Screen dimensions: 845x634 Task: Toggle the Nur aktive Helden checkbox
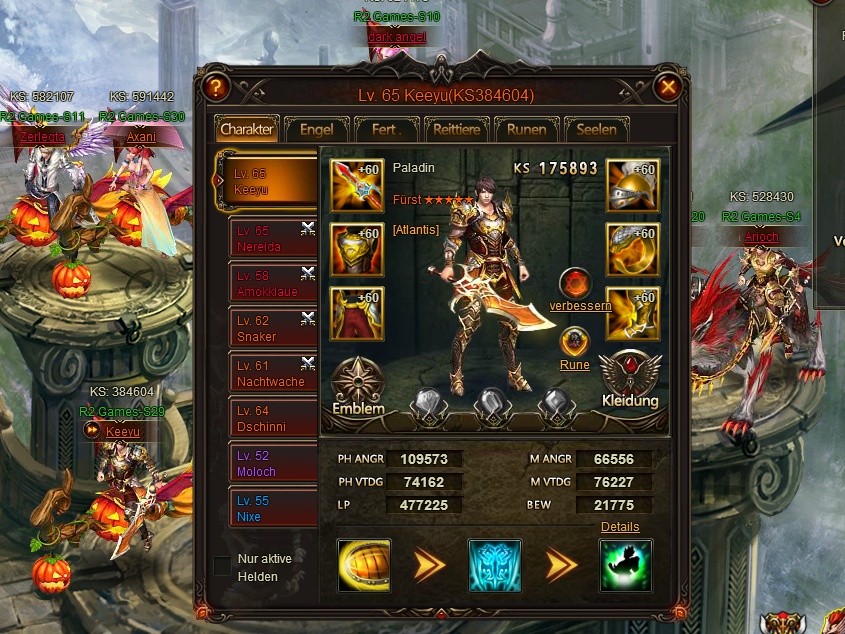click(x=222, y=567)
